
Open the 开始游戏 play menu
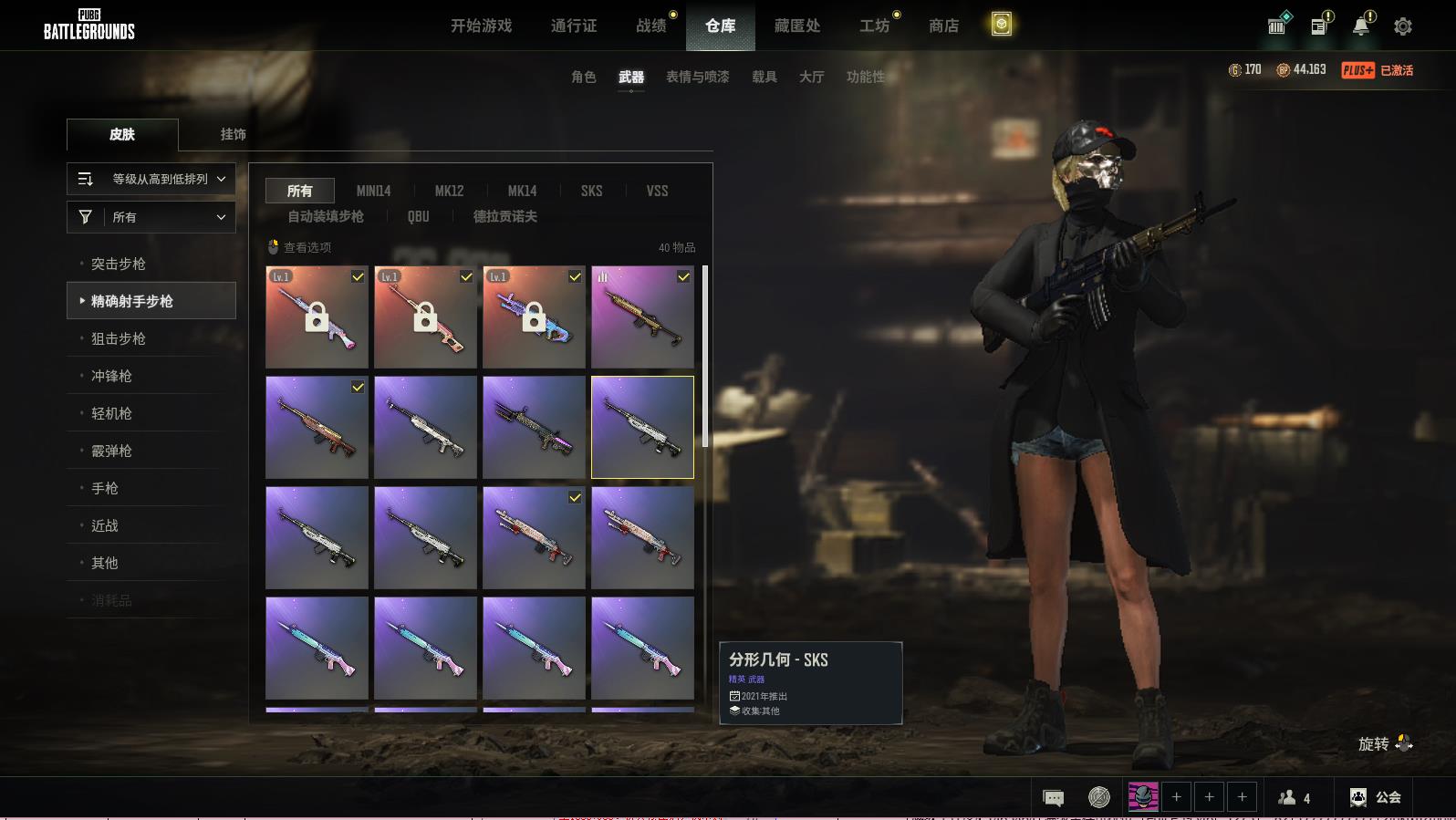coord(481,26)
